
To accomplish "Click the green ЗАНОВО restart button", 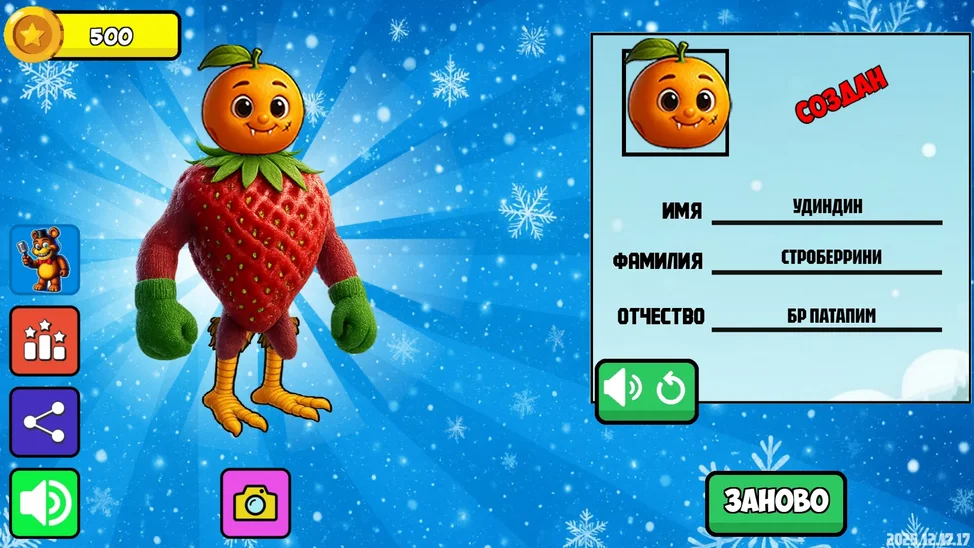I will [776, 502].
